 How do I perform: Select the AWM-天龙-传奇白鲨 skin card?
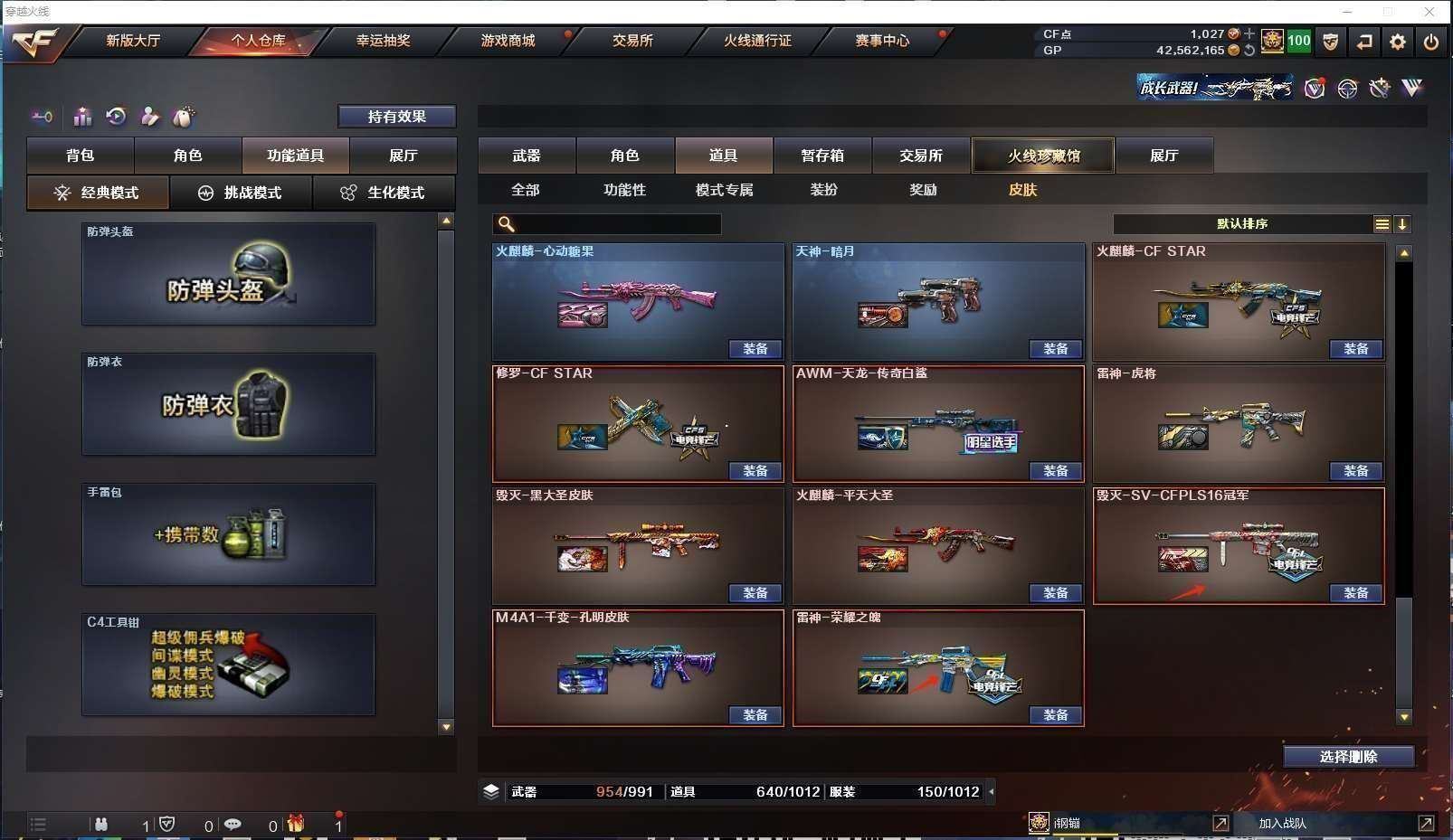click(x=937, y=421)
